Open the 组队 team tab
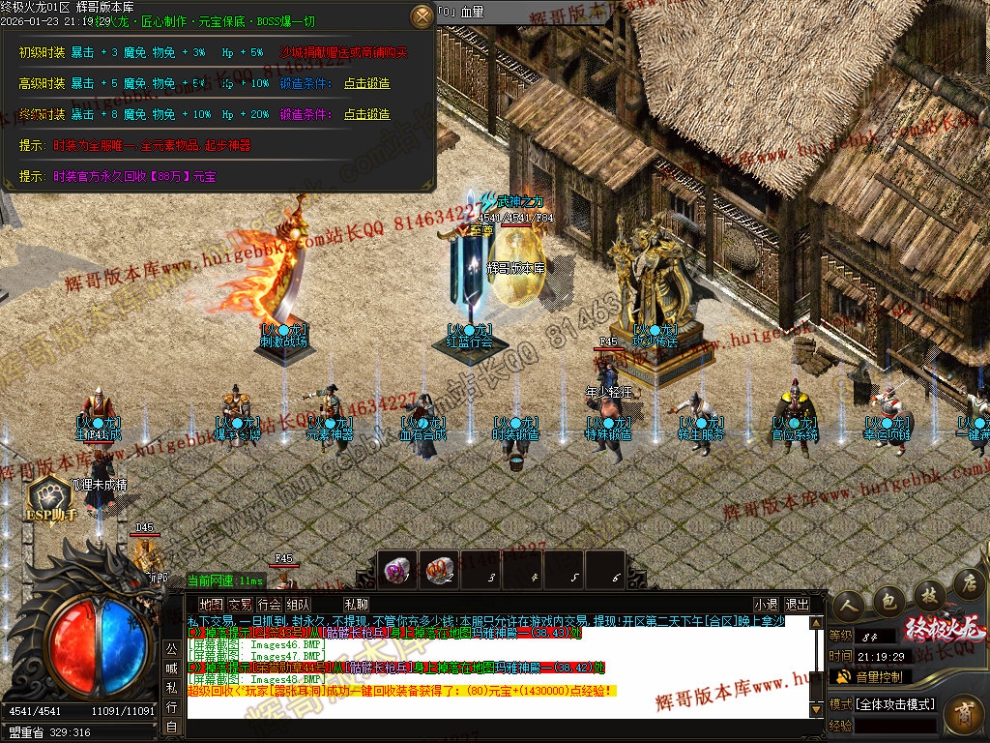 [x=298, y=604]
